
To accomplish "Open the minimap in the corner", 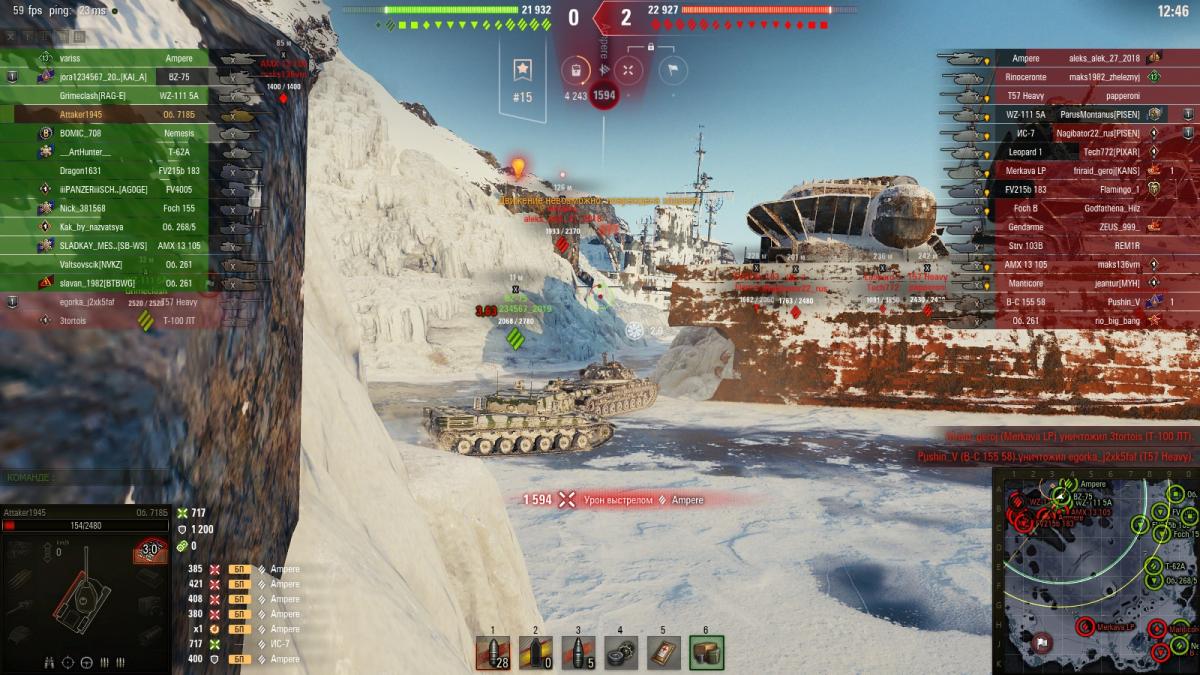I will pos(1095,570).
